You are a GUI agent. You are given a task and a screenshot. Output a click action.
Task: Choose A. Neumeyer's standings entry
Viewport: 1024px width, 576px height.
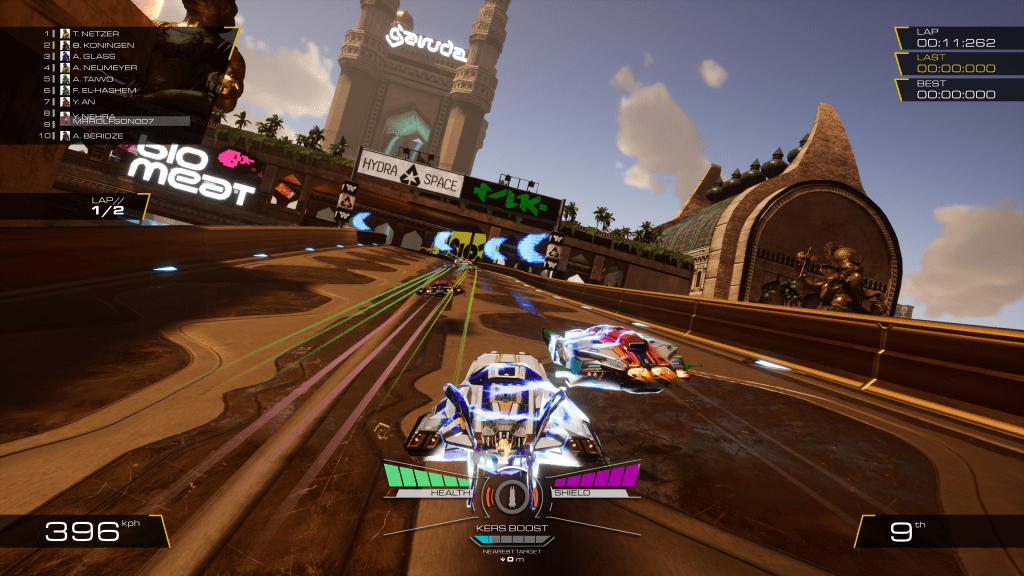(102, 68)
